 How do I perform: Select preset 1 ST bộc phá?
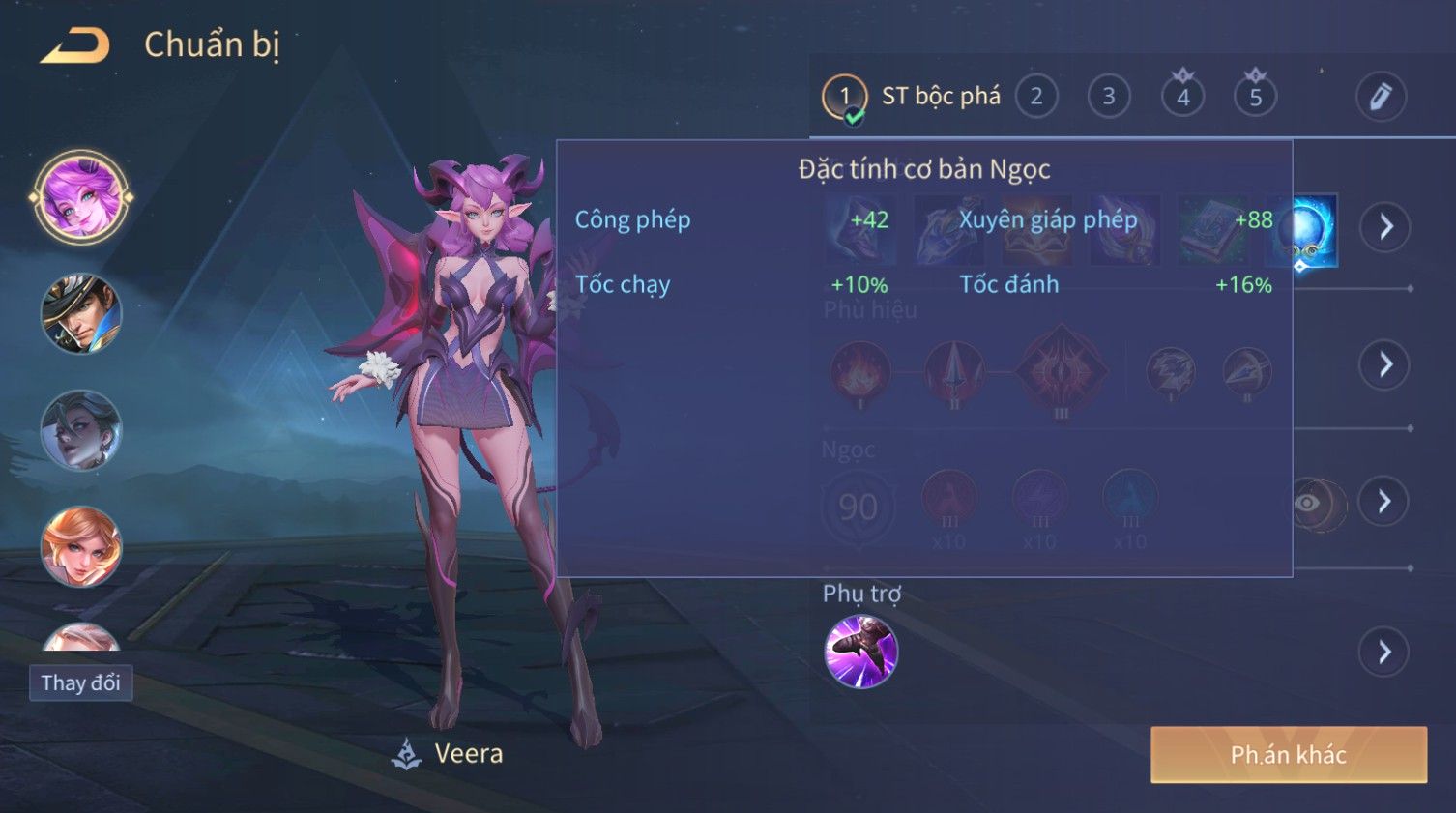[844, 97]
